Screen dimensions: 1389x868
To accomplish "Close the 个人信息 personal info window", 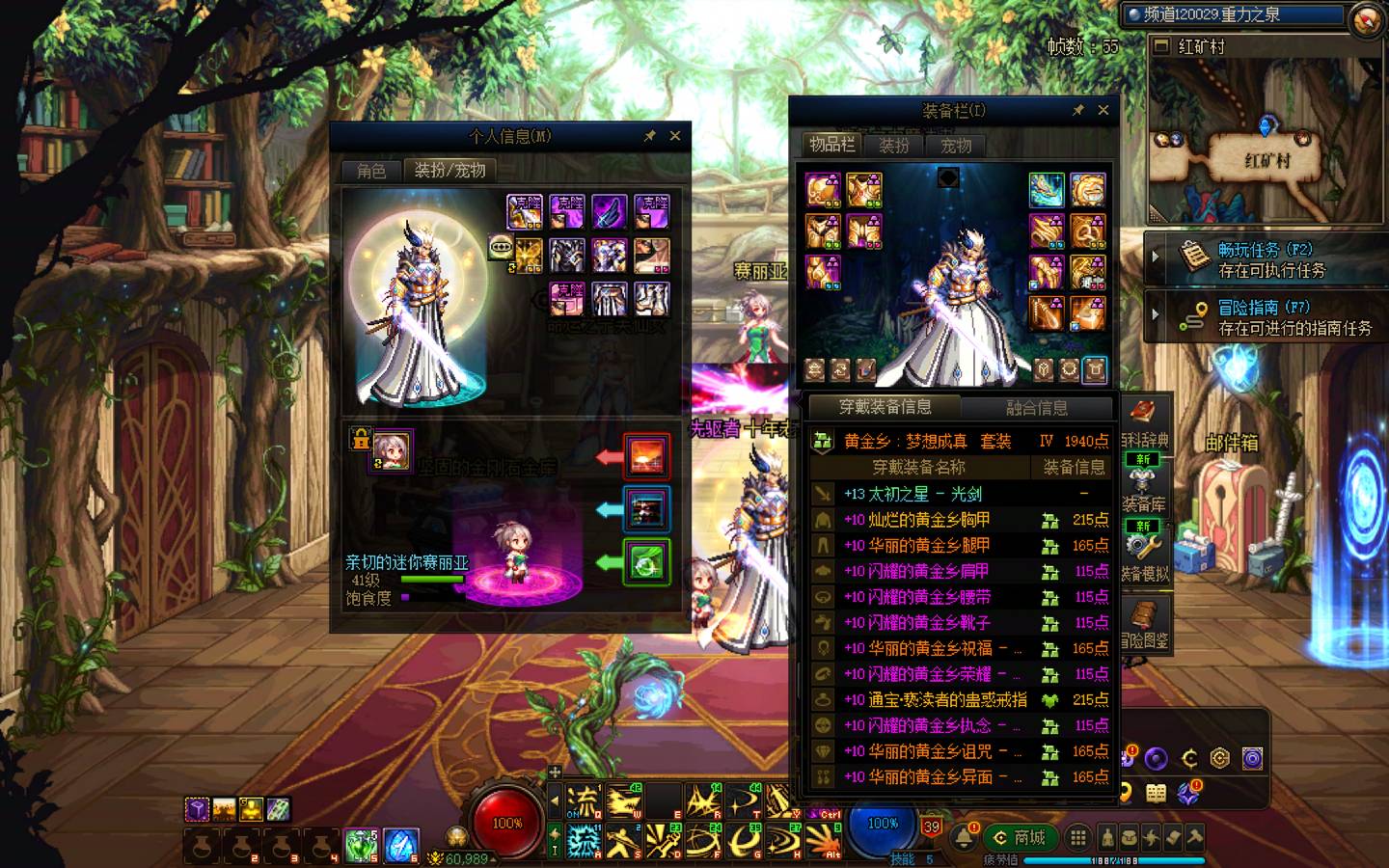I will click(675, 136).
